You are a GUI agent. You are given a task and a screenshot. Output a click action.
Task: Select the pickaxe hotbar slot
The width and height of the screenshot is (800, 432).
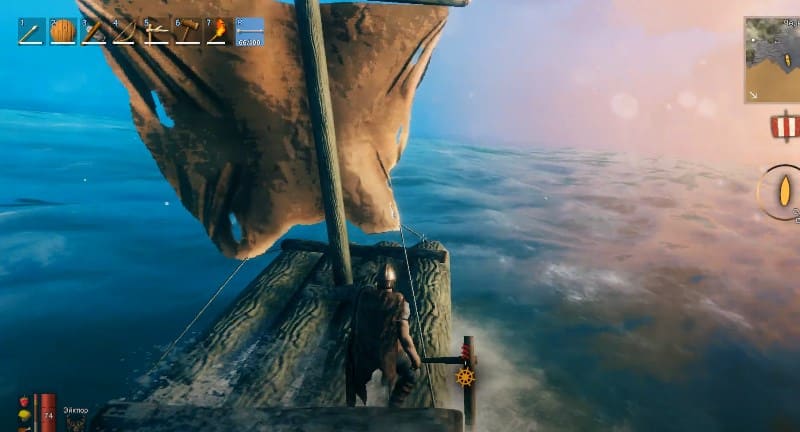click(x=93, y=31)
